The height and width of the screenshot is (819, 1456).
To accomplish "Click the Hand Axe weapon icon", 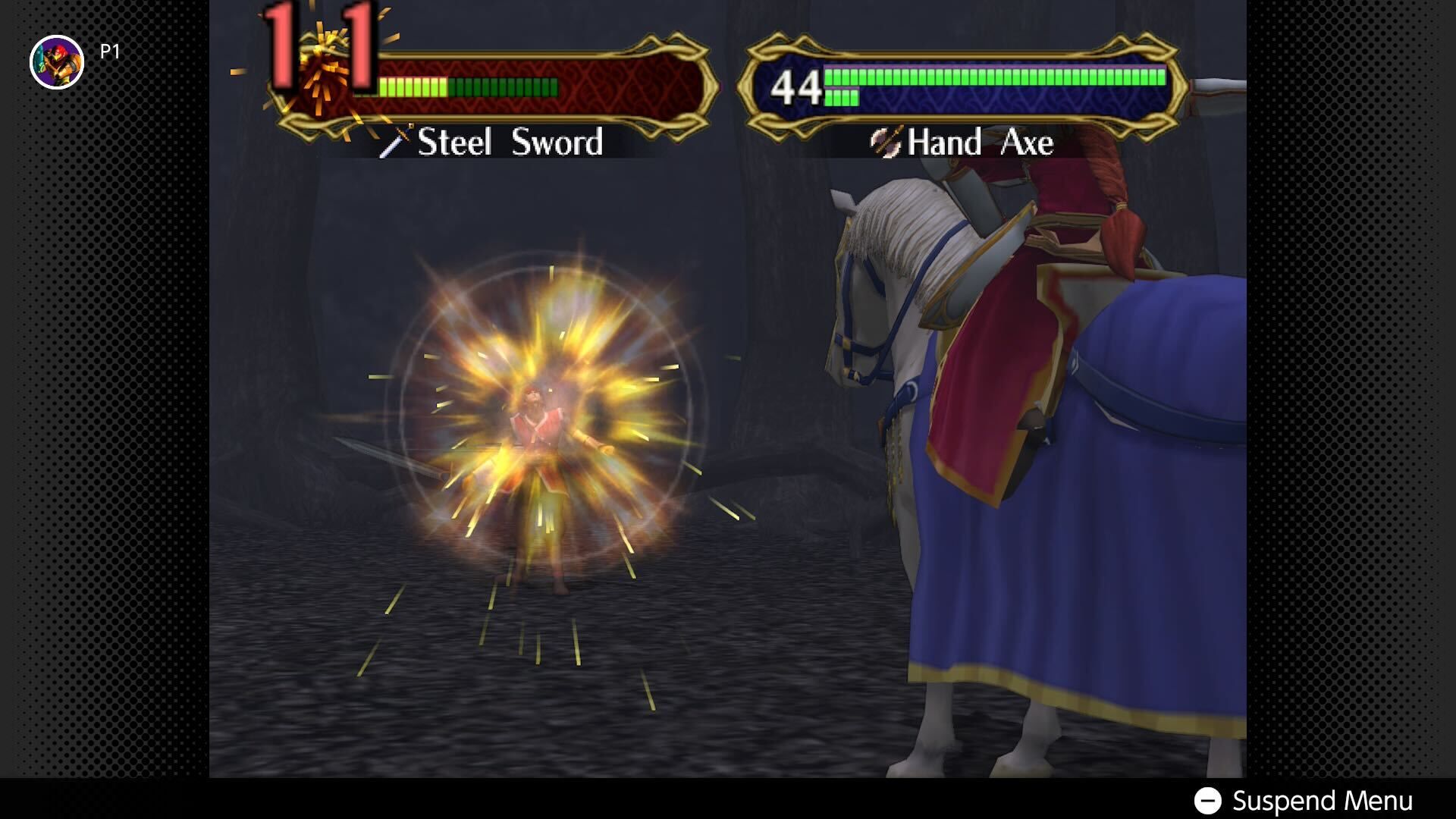I will pos(884,142).
